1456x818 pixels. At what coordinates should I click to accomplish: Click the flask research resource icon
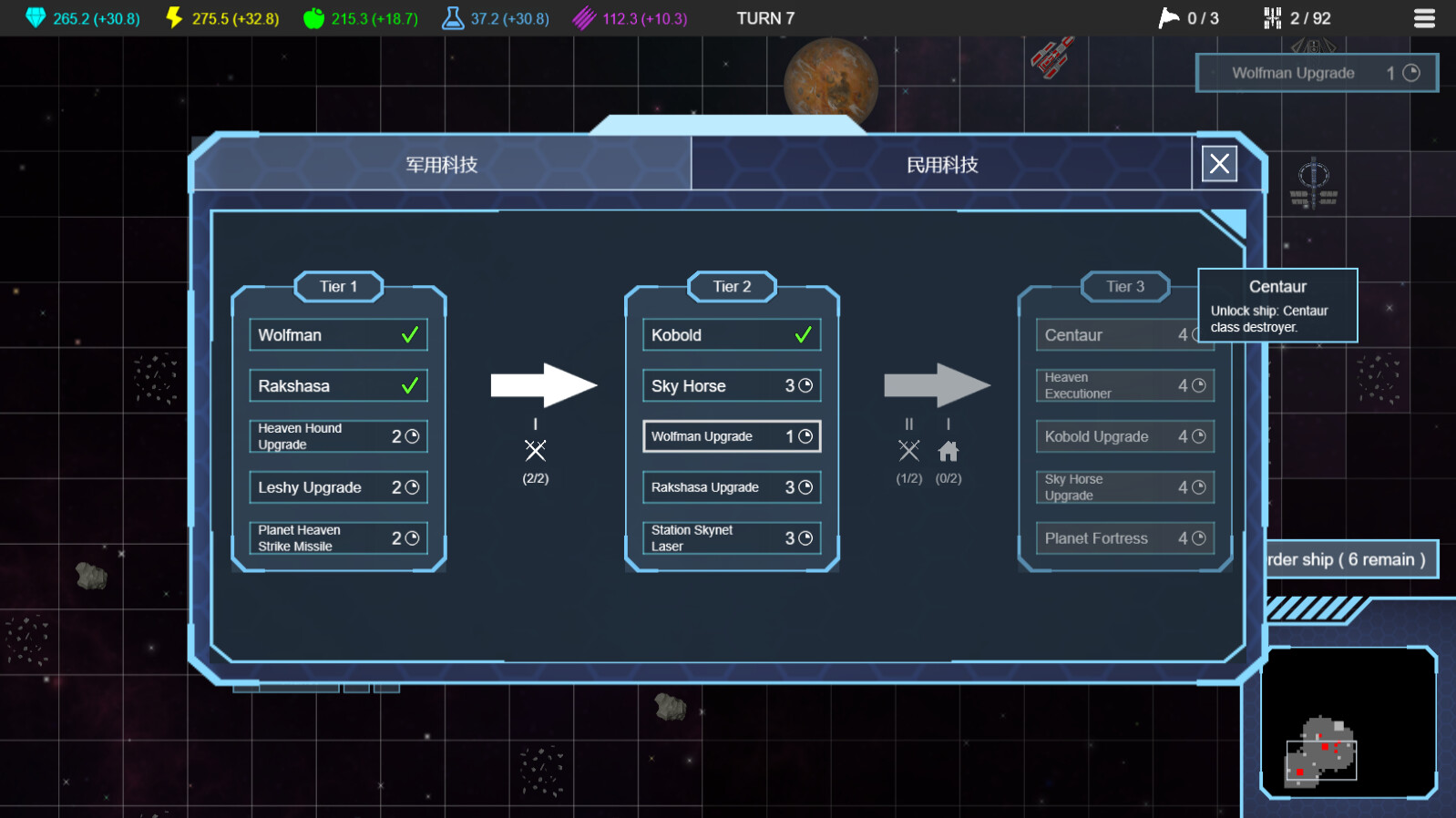coord(452,16)
